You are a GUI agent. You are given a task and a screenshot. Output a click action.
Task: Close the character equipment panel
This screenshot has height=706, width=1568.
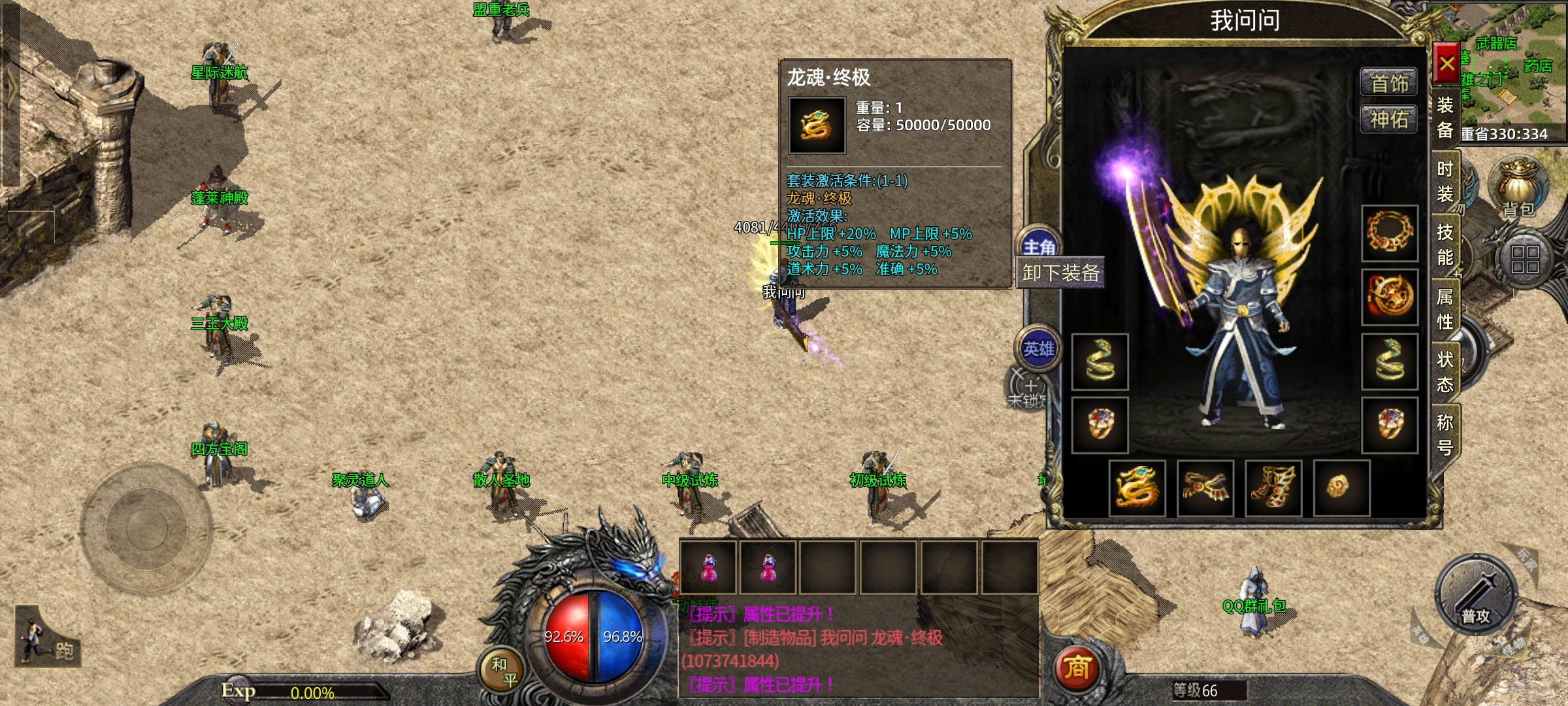(1446, 64)
